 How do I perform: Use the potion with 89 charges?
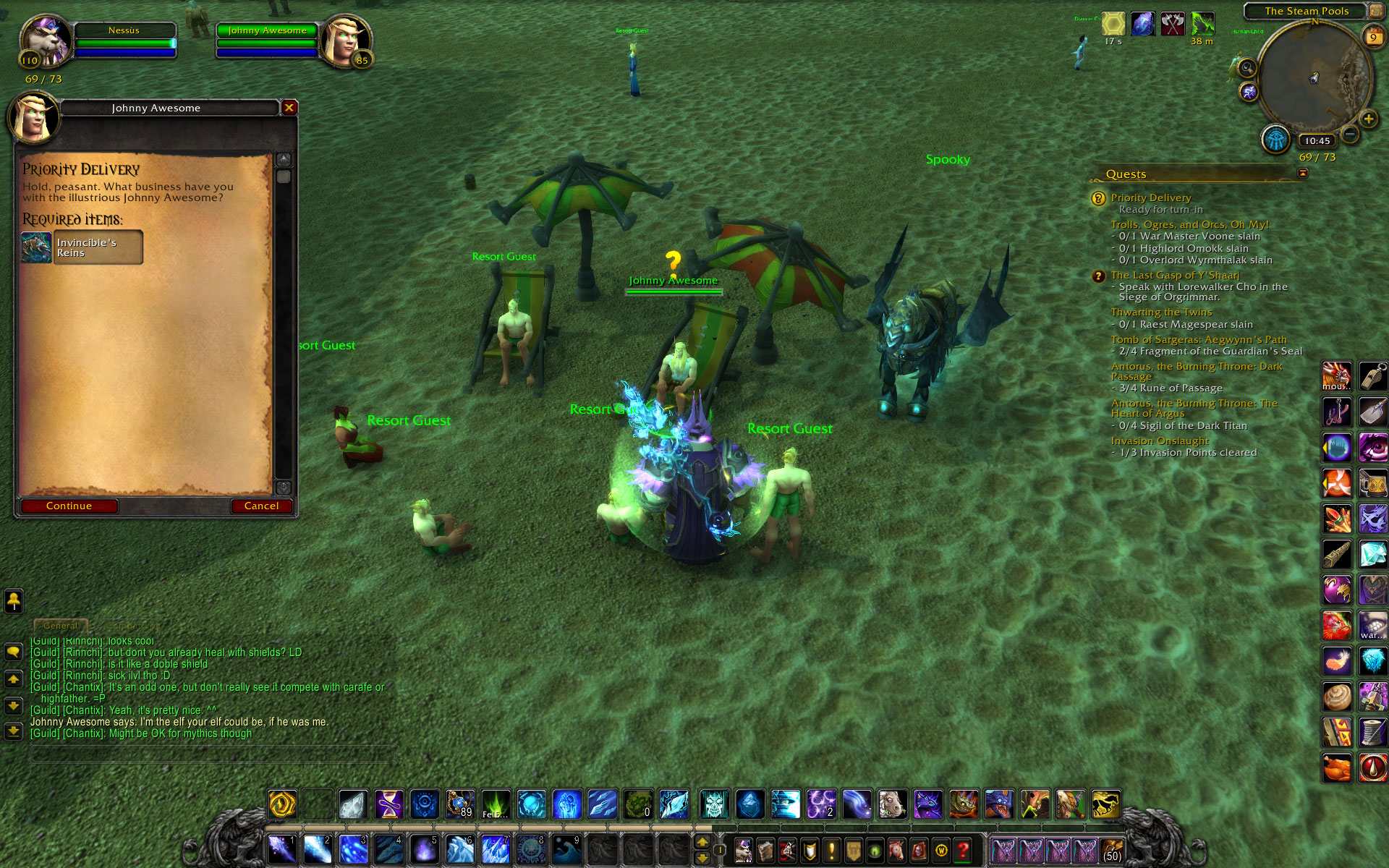(x=460, y=804)
